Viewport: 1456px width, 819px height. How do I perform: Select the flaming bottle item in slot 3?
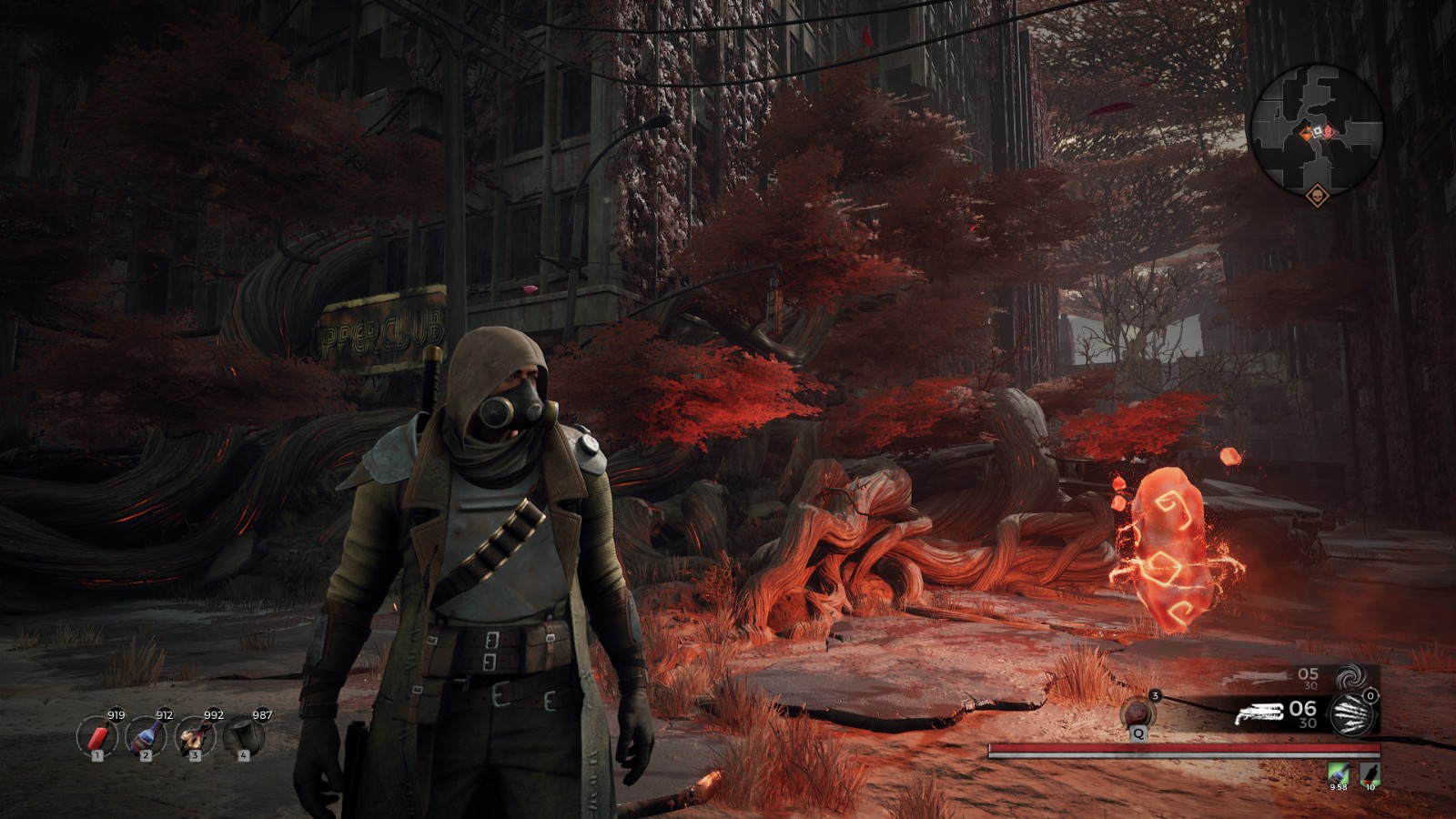click(194, 735)
